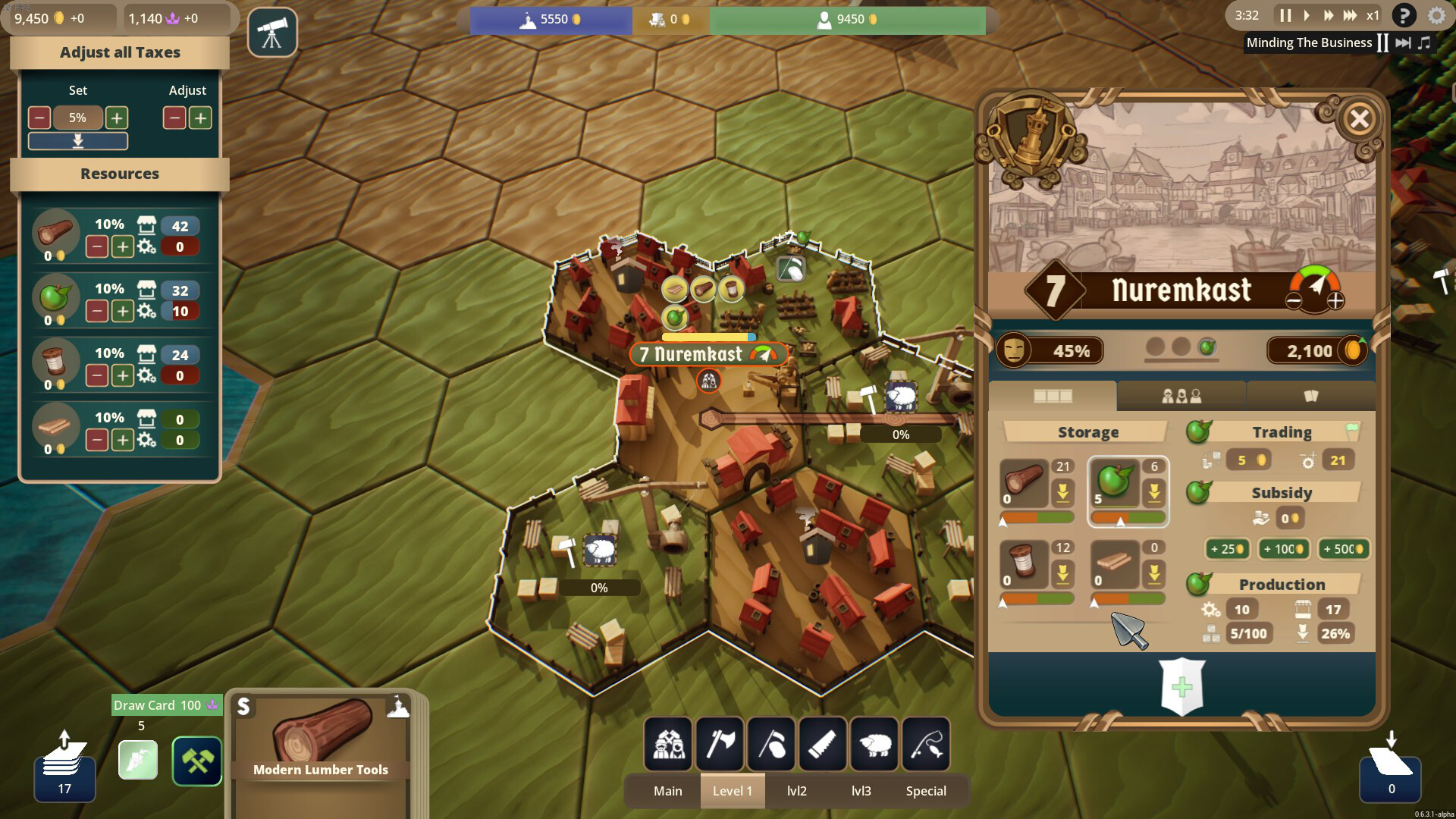Open the citizens tab in Nuremkast panel

point(1181,395)
